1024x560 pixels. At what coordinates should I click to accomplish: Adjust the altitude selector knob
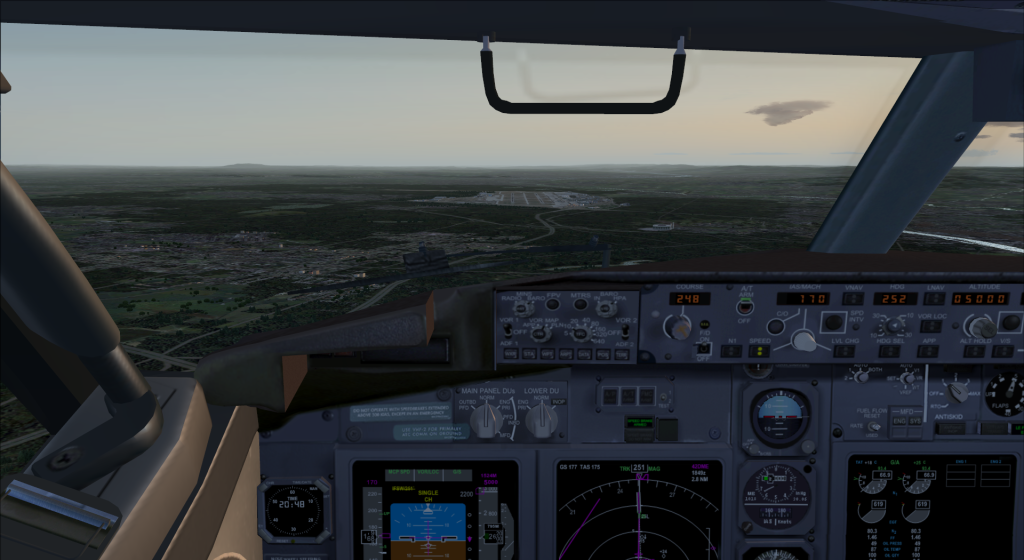(x=981, y=326)
